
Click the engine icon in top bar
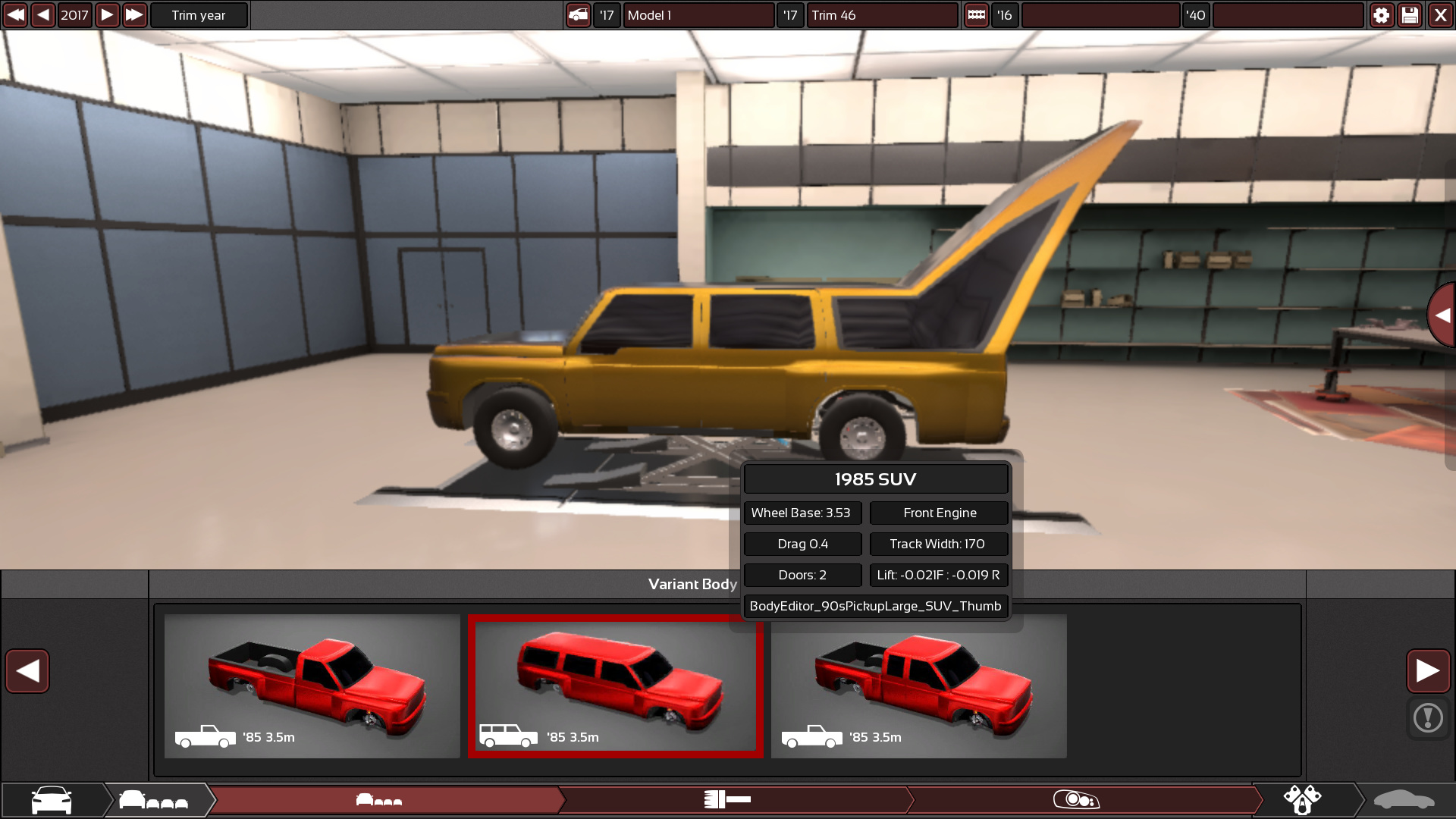(977, 15)
